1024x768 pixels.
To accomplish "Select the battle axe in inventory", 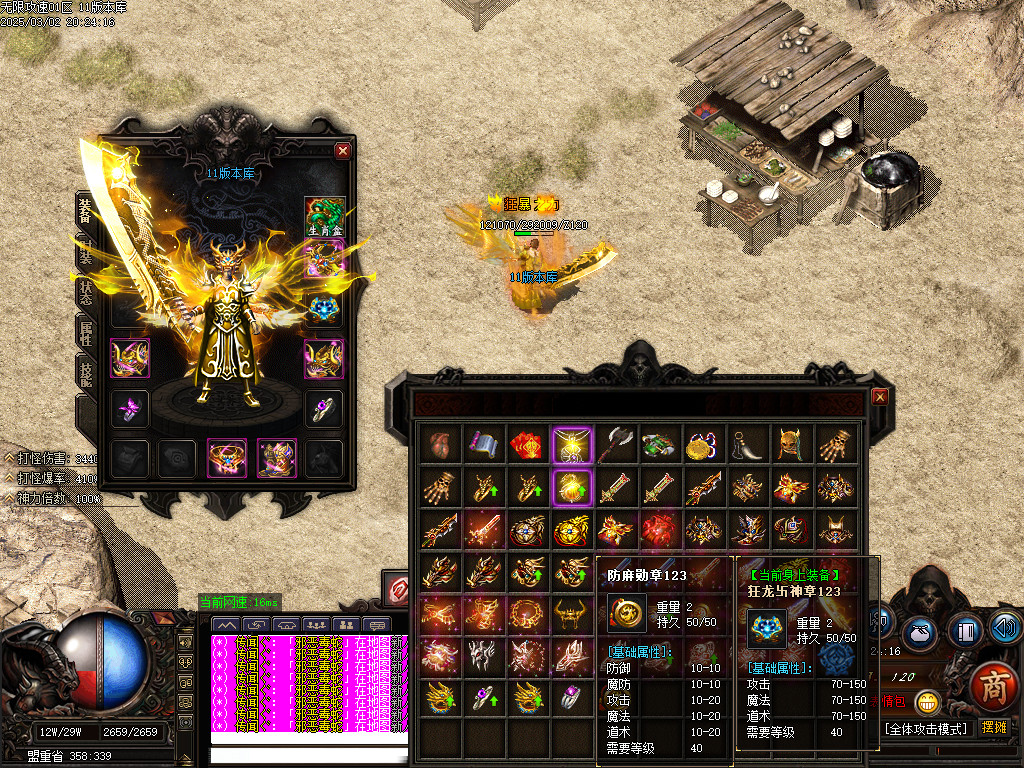I will (614, 443).
